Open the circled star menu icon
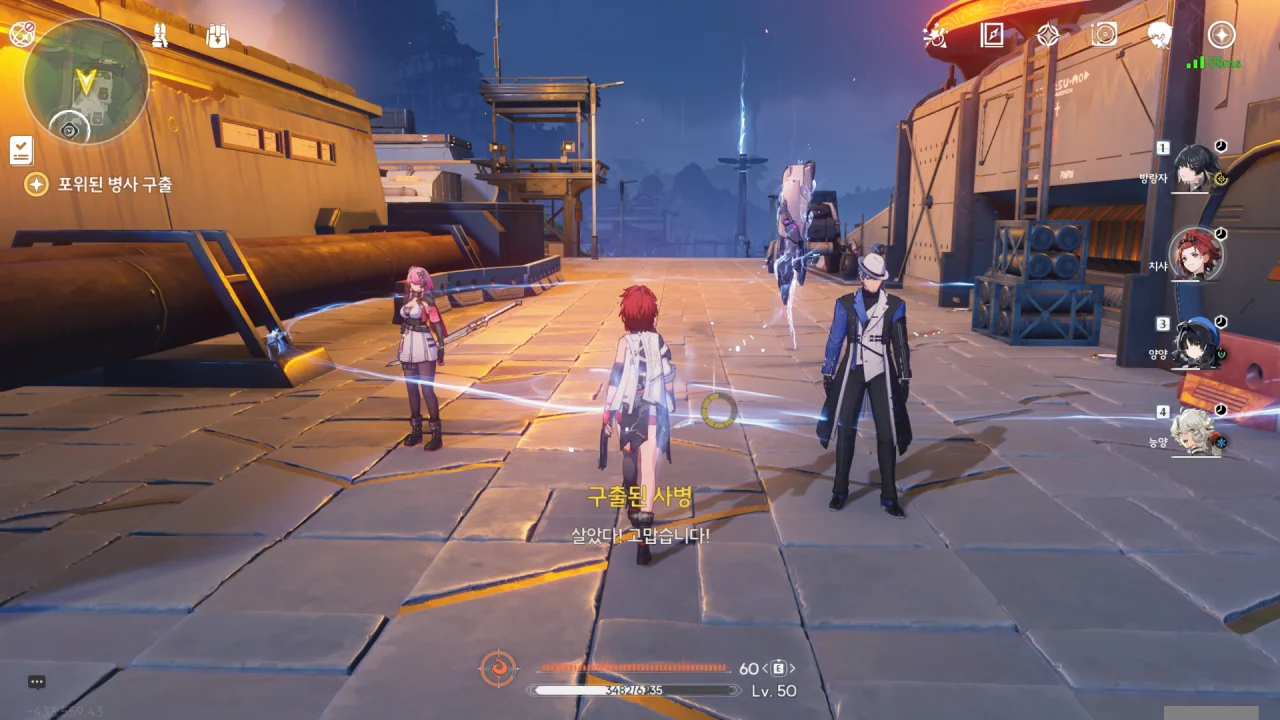This screenshot has height=720, width=1280. [x=1221, y=35]
